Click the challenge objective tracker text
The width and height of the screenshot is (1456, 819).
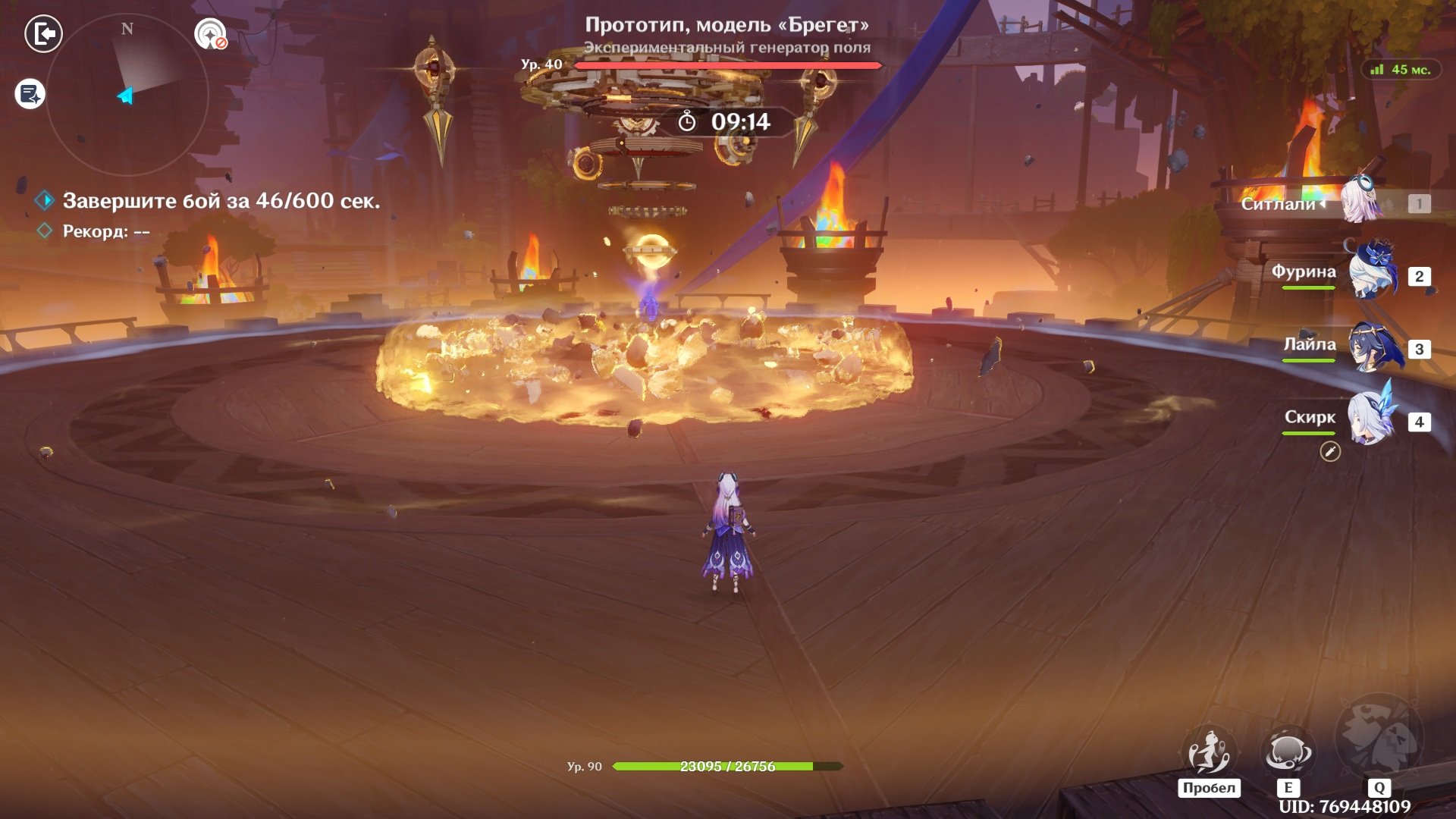point(221,201)
